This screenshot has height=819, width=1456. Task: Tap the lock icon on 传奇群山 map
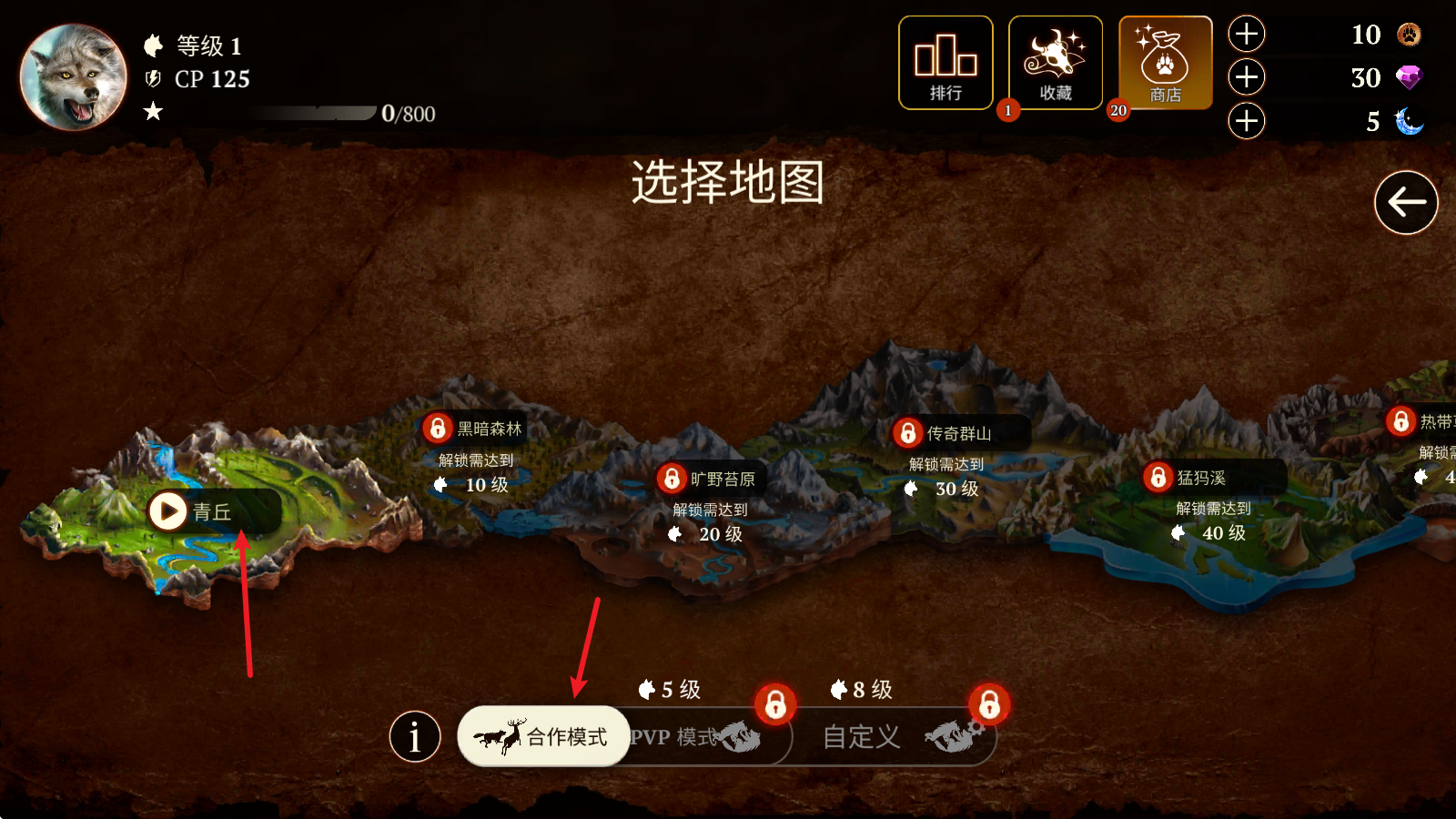point(910,434)
